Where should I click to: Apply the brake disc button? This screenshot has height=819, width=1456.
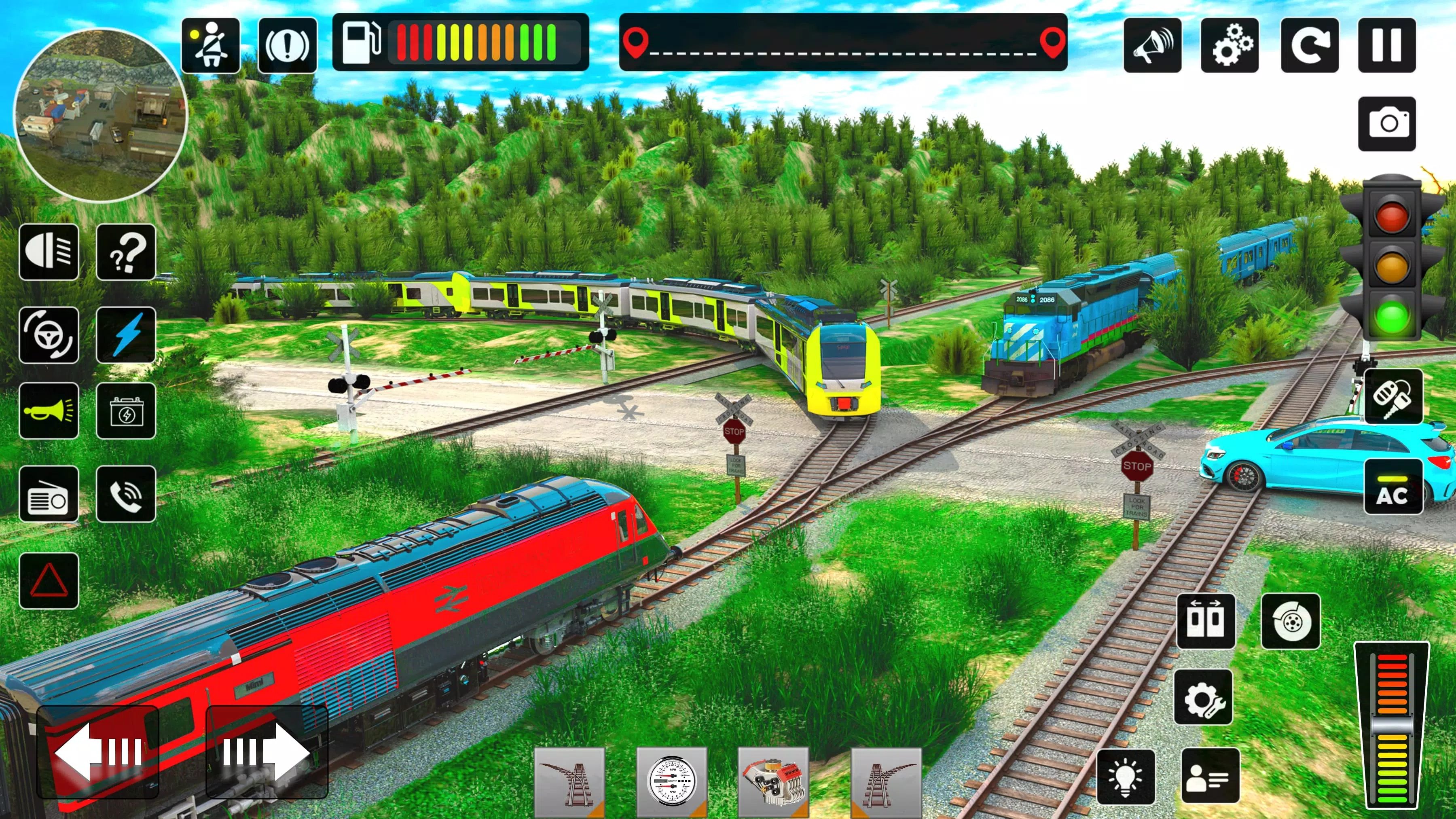pyautogui.click(x=1291, y=621)
